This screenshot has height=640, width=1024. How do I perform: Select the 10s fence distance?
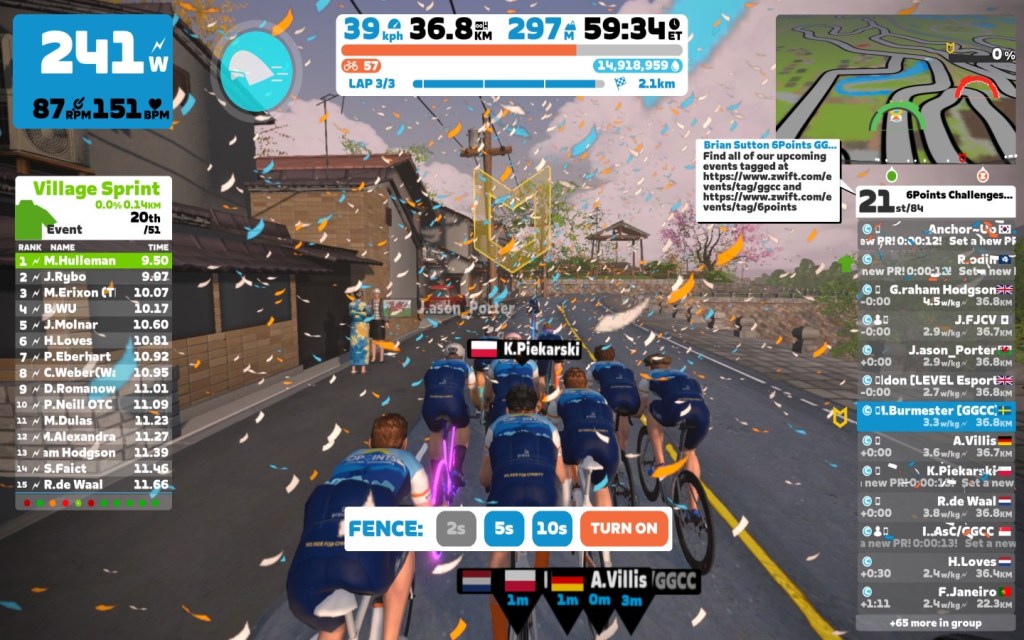pos(551,529)
